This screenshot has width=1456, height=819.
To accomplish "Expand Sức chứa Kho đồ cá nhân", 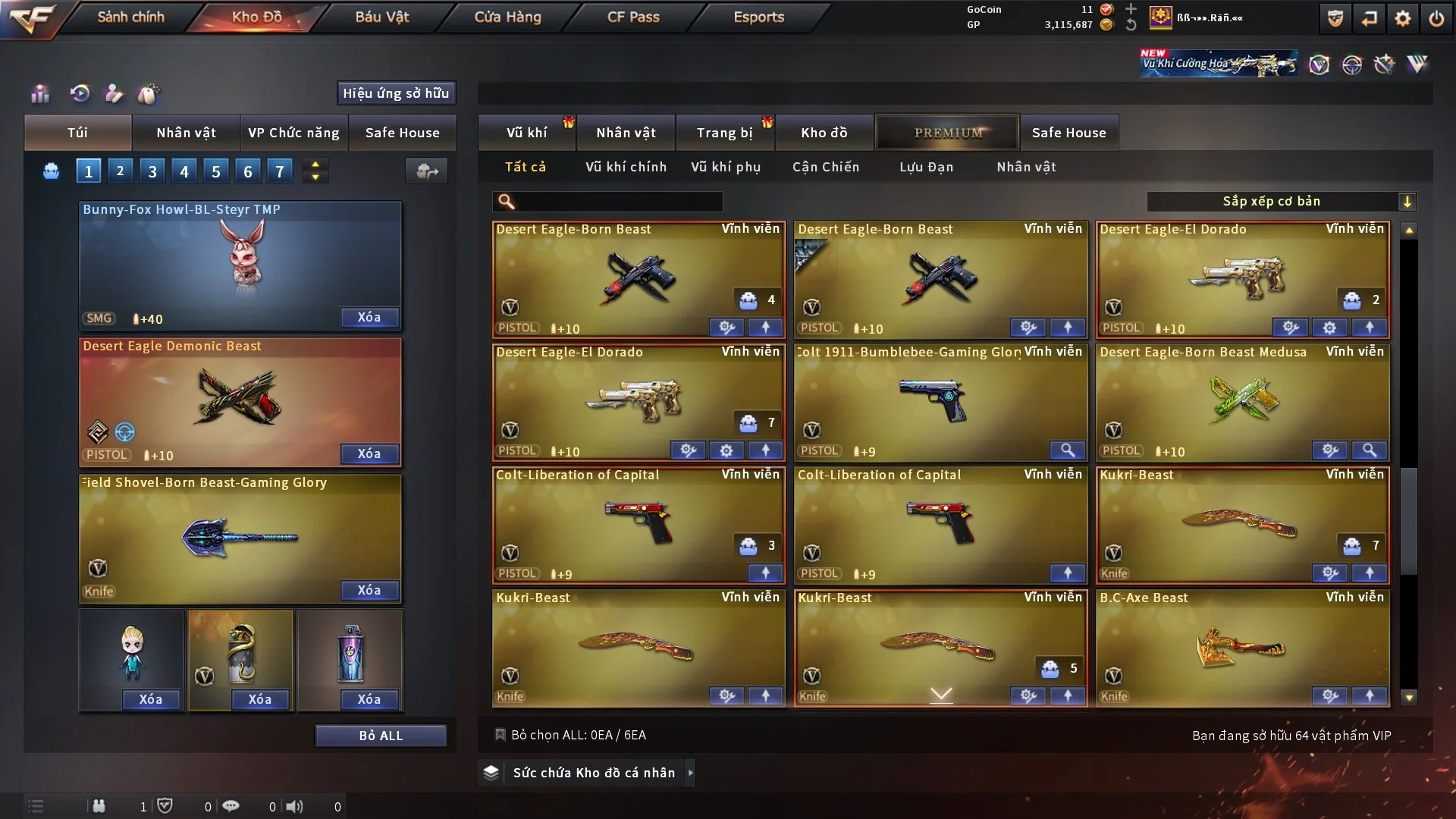I will (689, 773).
